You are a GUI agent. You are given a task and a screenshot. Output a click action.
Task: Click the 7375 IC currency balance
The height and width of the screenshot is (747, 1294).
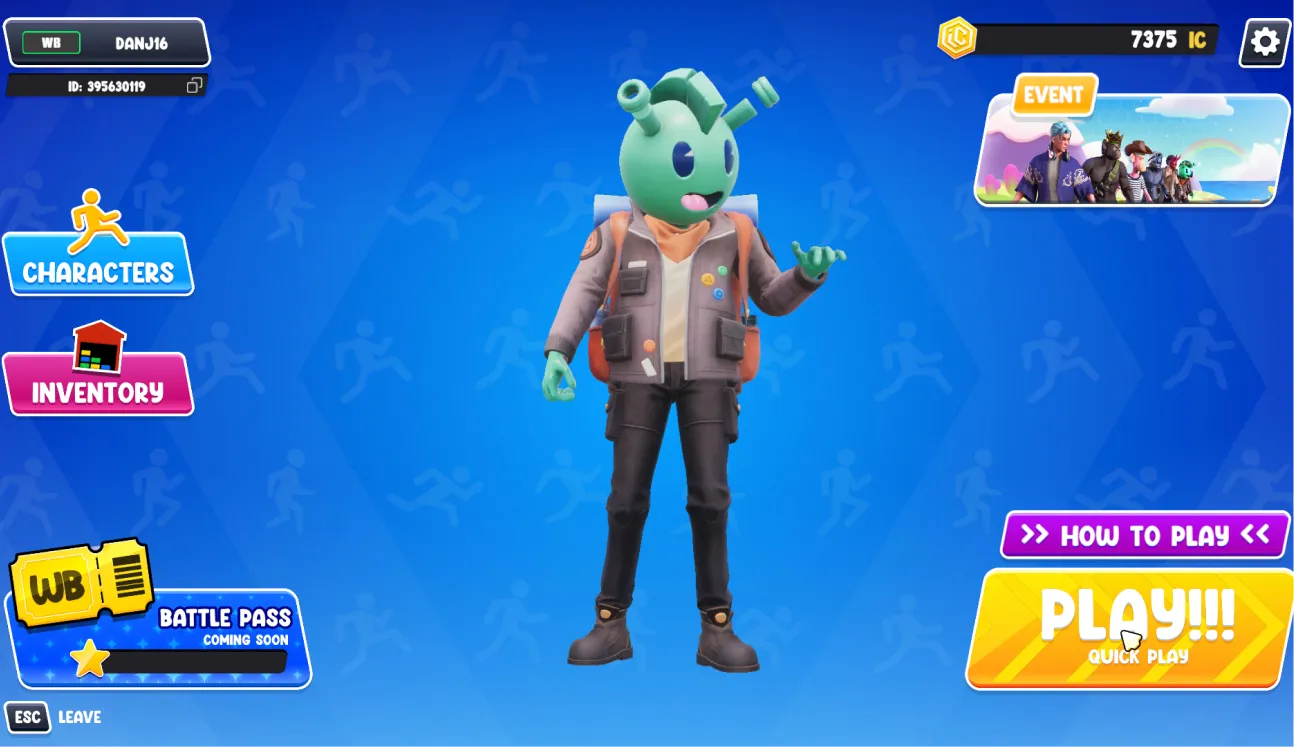click(x=1160, y=42)
